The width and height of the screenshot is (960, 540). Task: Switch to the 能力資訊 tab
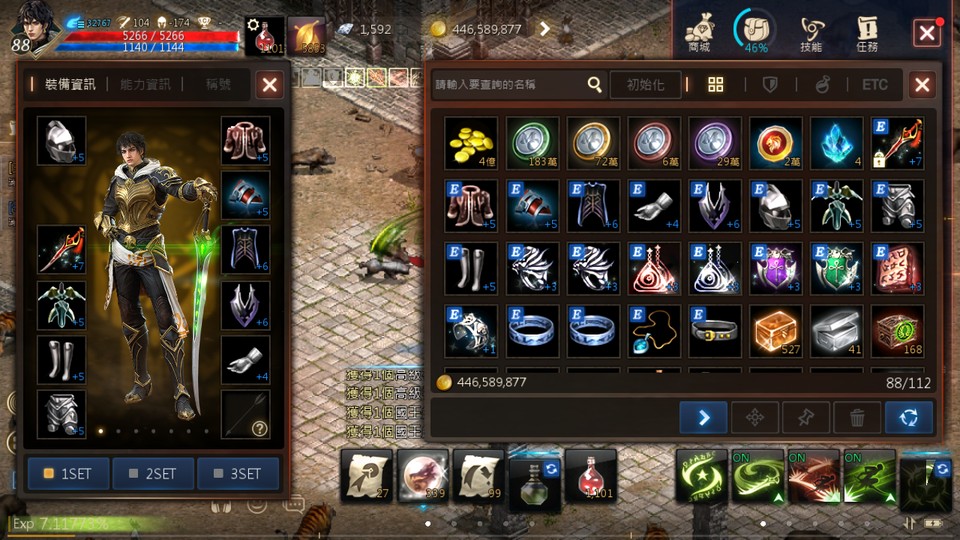pyautogui.click(x=146, y=85)
